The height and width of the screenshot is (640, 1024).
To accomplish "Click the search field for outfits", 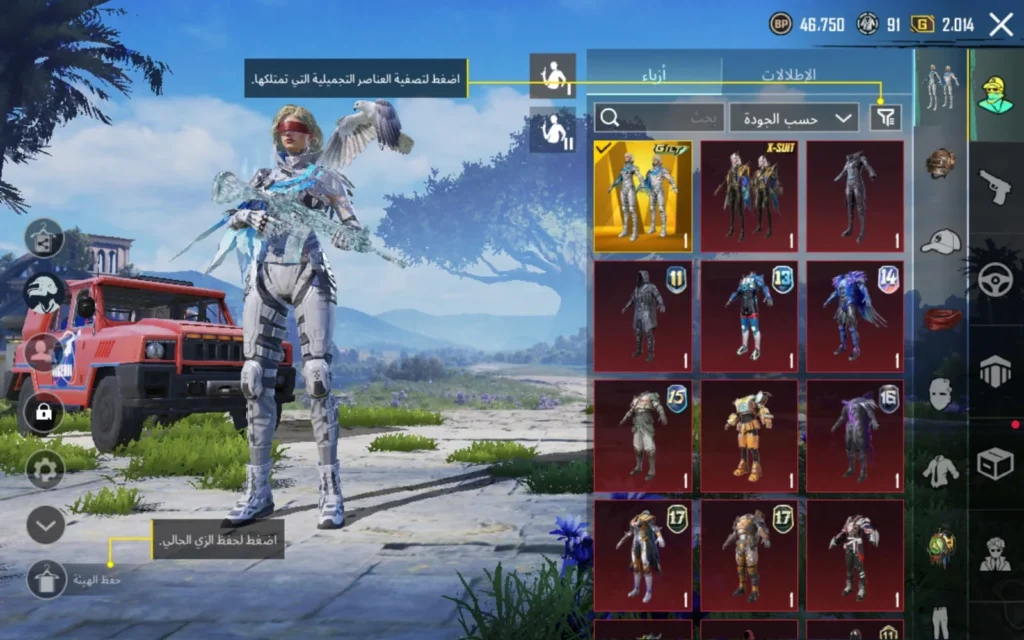I will [x=659, y=118].
